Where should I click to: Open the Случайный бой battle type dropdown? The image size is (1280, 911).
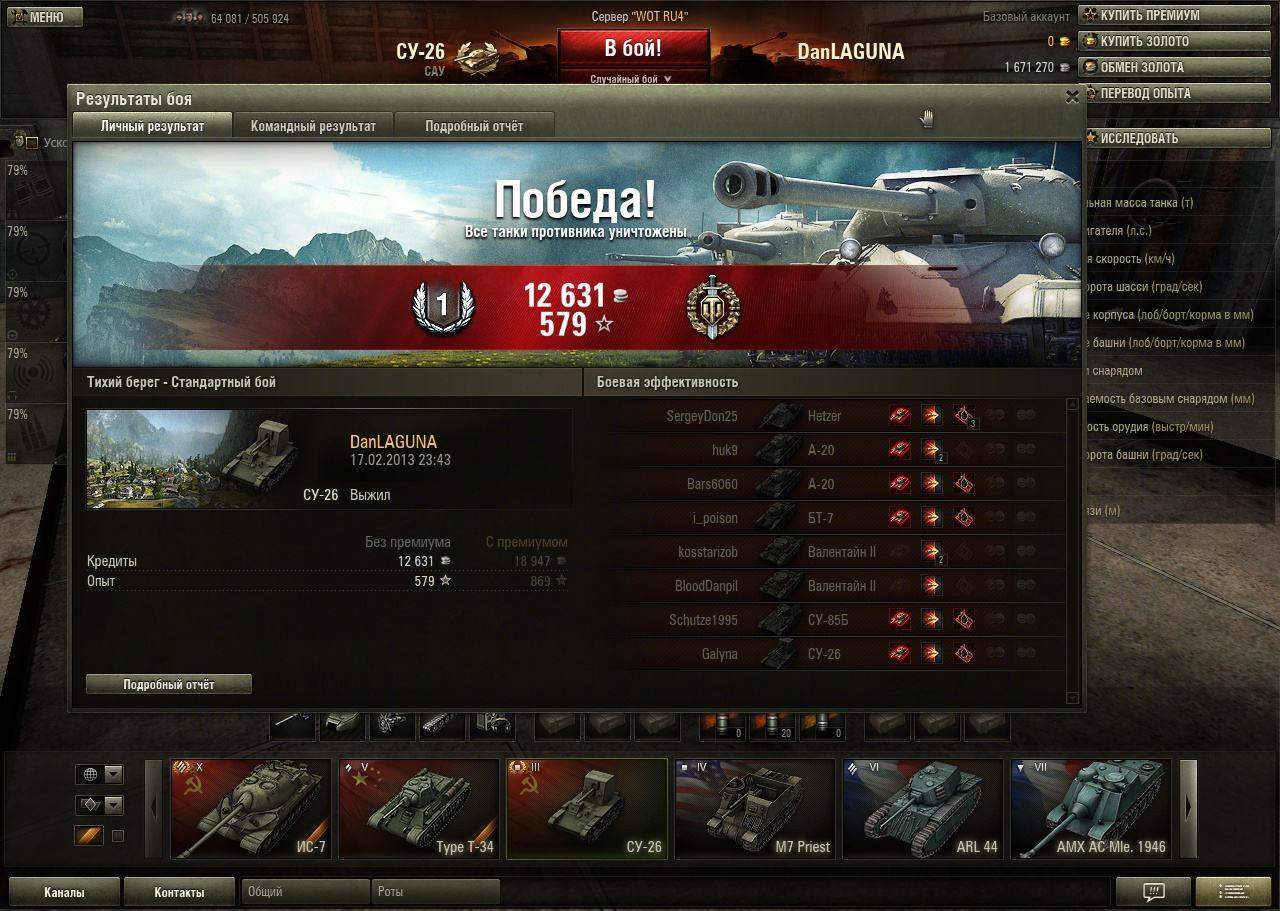[631, 78]
